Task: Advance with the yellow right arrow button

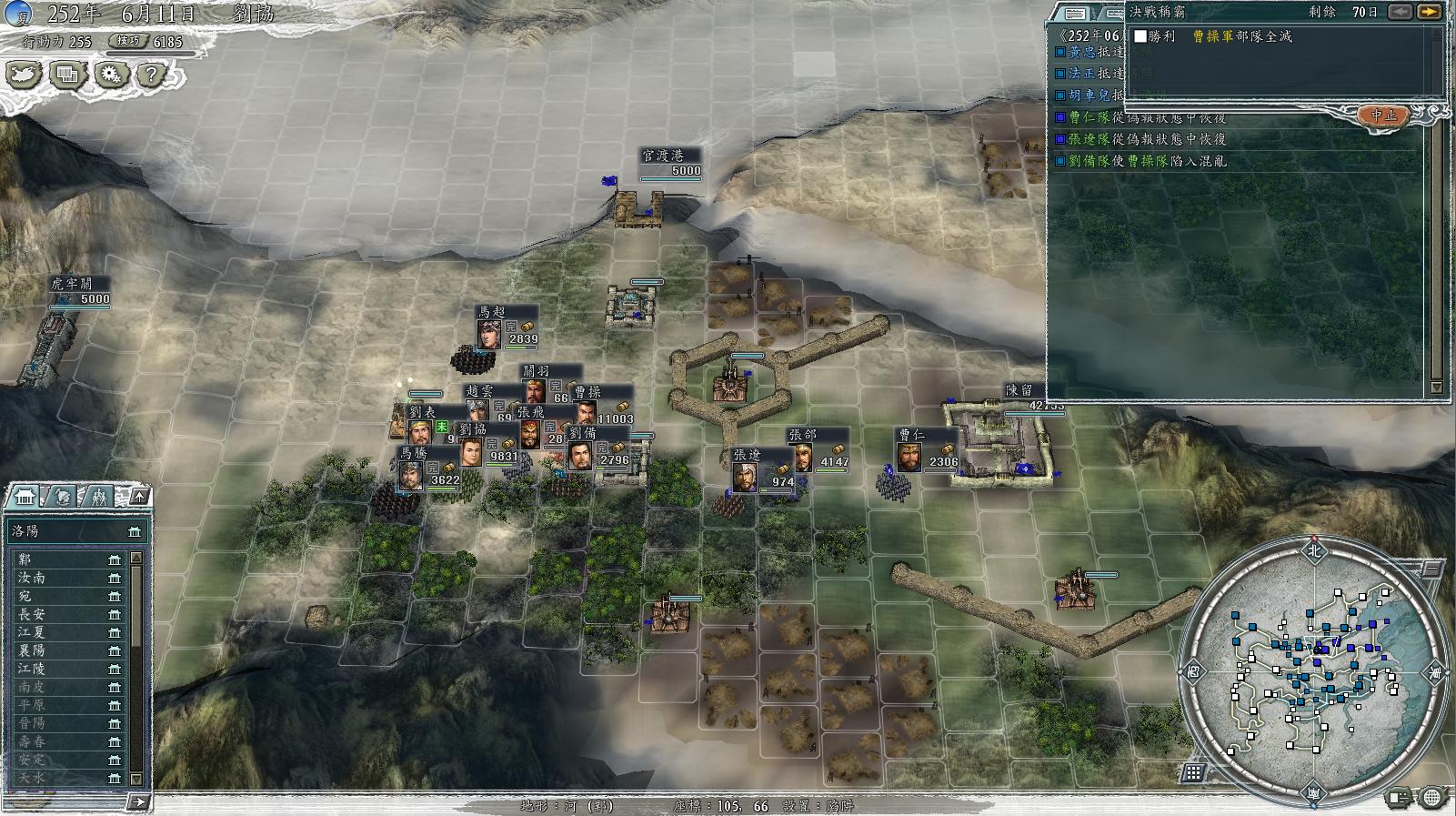Action: (1429, 12)
